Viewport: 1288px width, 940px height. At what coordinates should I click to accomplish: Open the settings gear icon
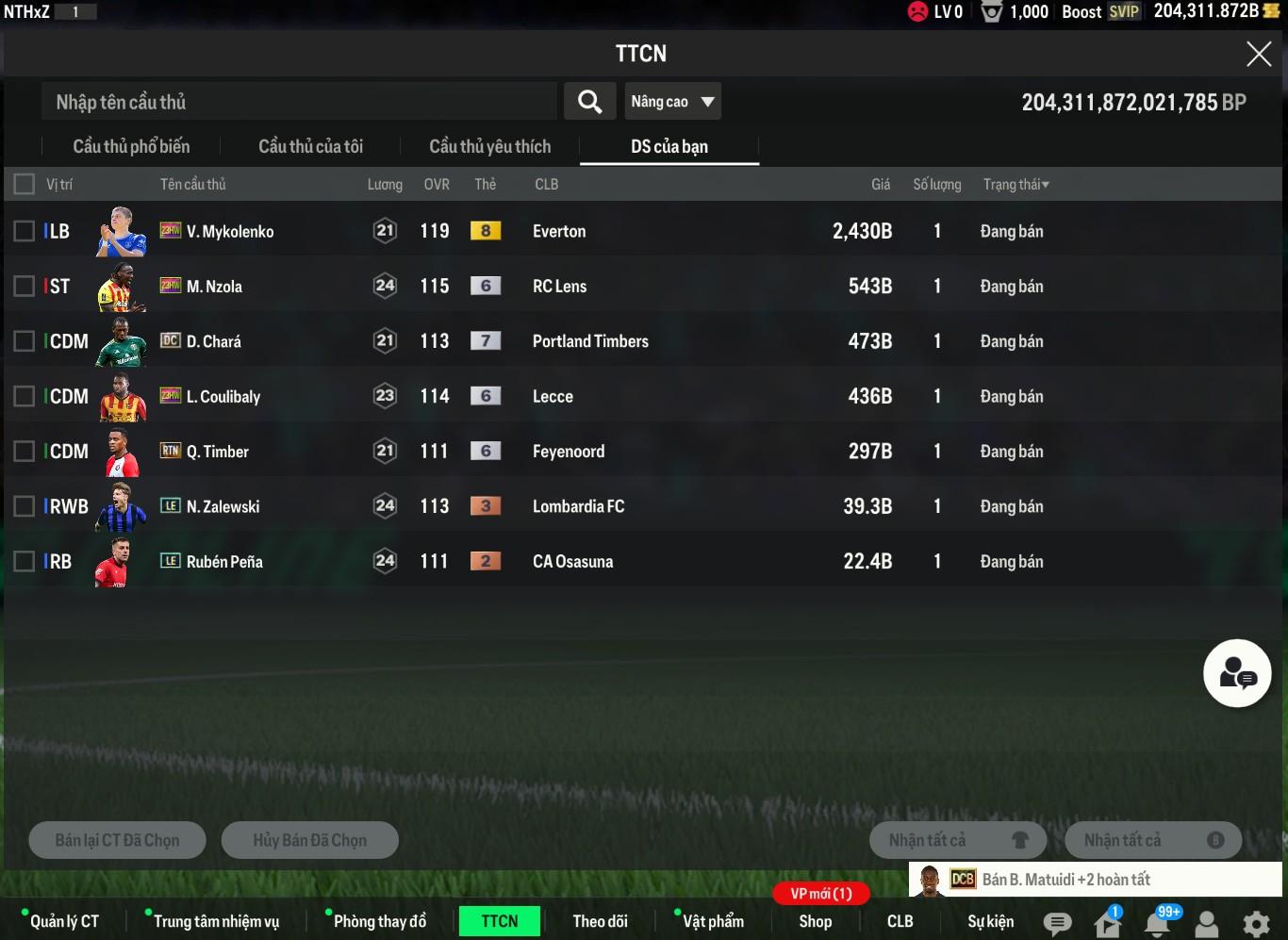pos(1256,923)
